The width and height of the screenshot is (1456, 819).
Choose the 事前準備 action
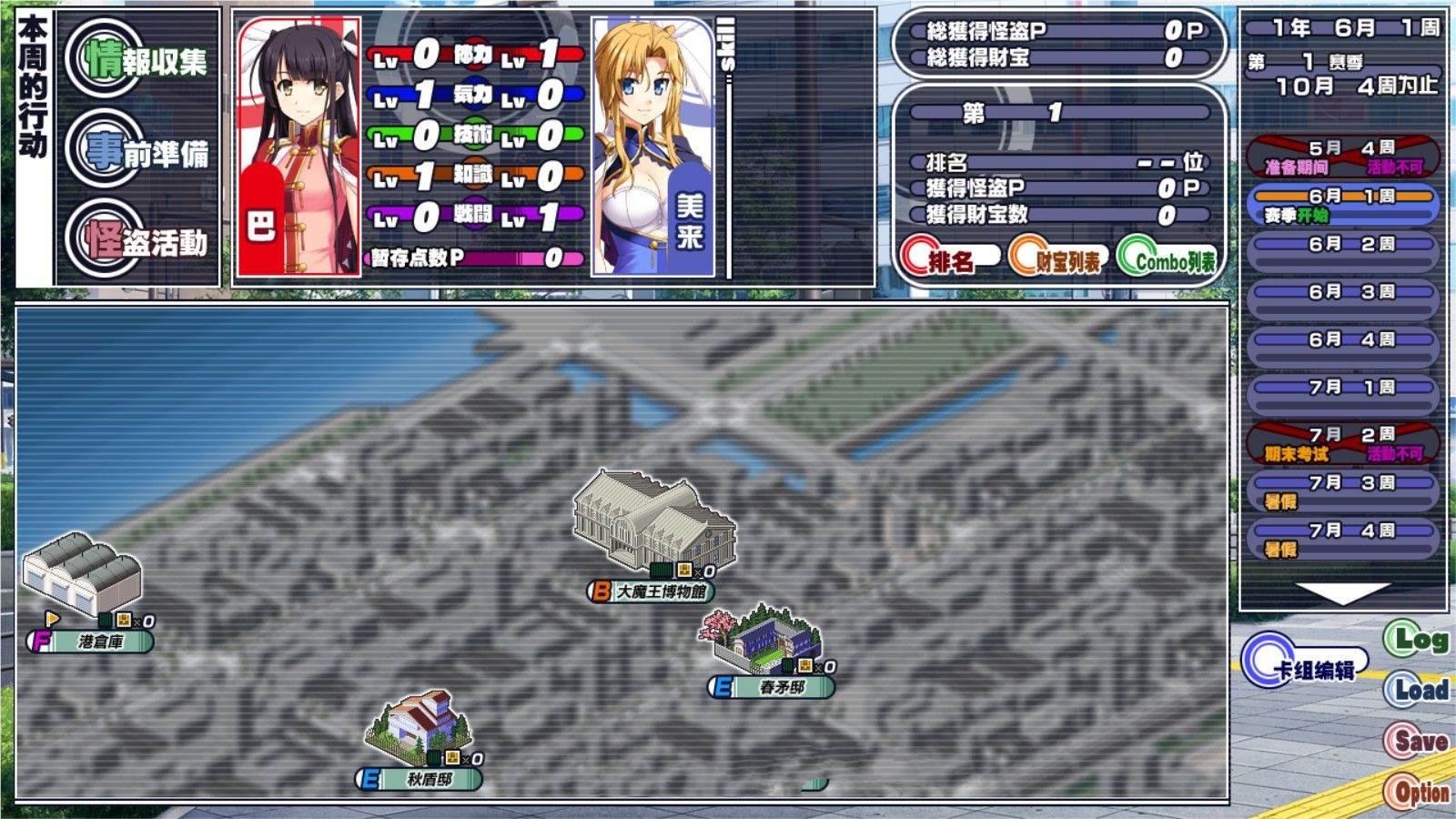coord(146,152)
